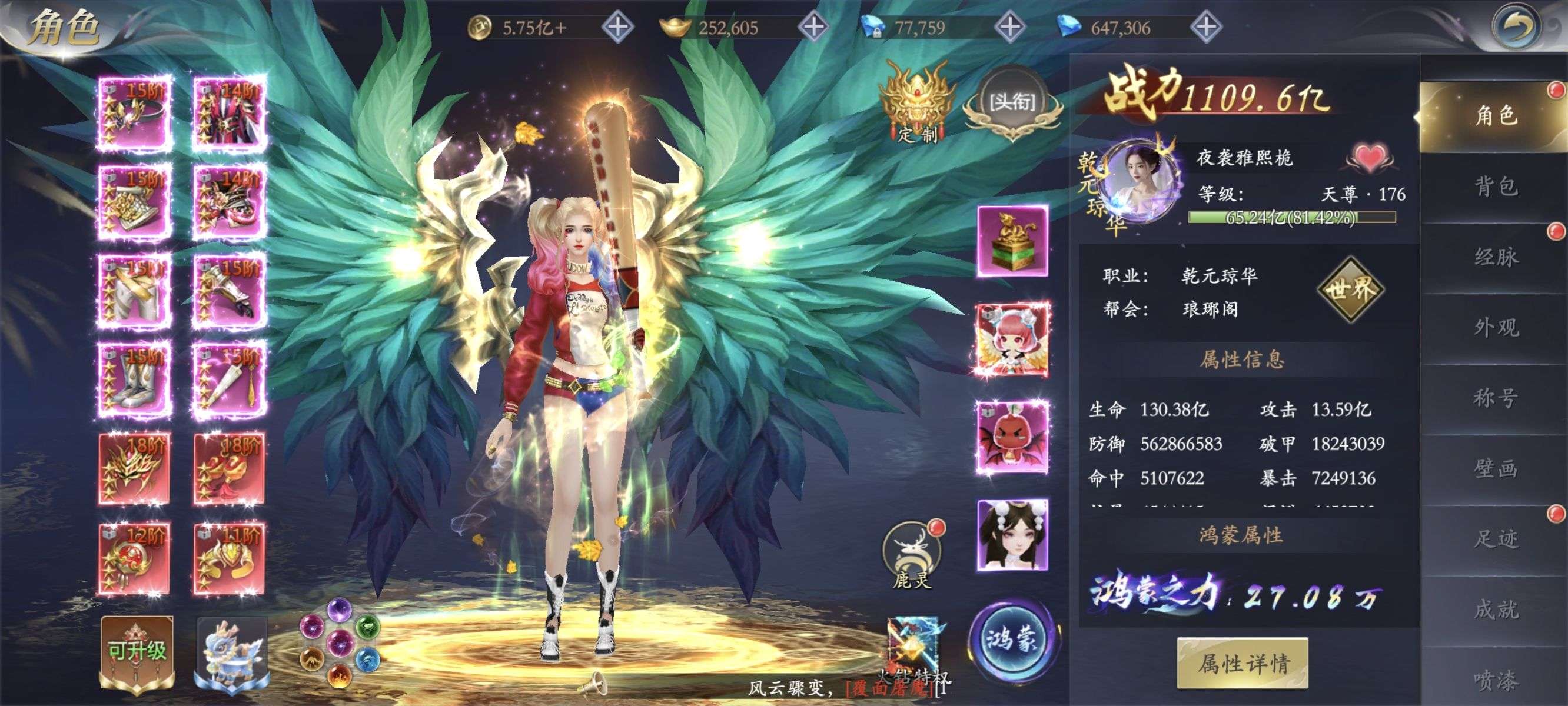Tap the 可升级 upgrade button
Viewport: 1568px width, 706px height.
(x=137, y=651)
